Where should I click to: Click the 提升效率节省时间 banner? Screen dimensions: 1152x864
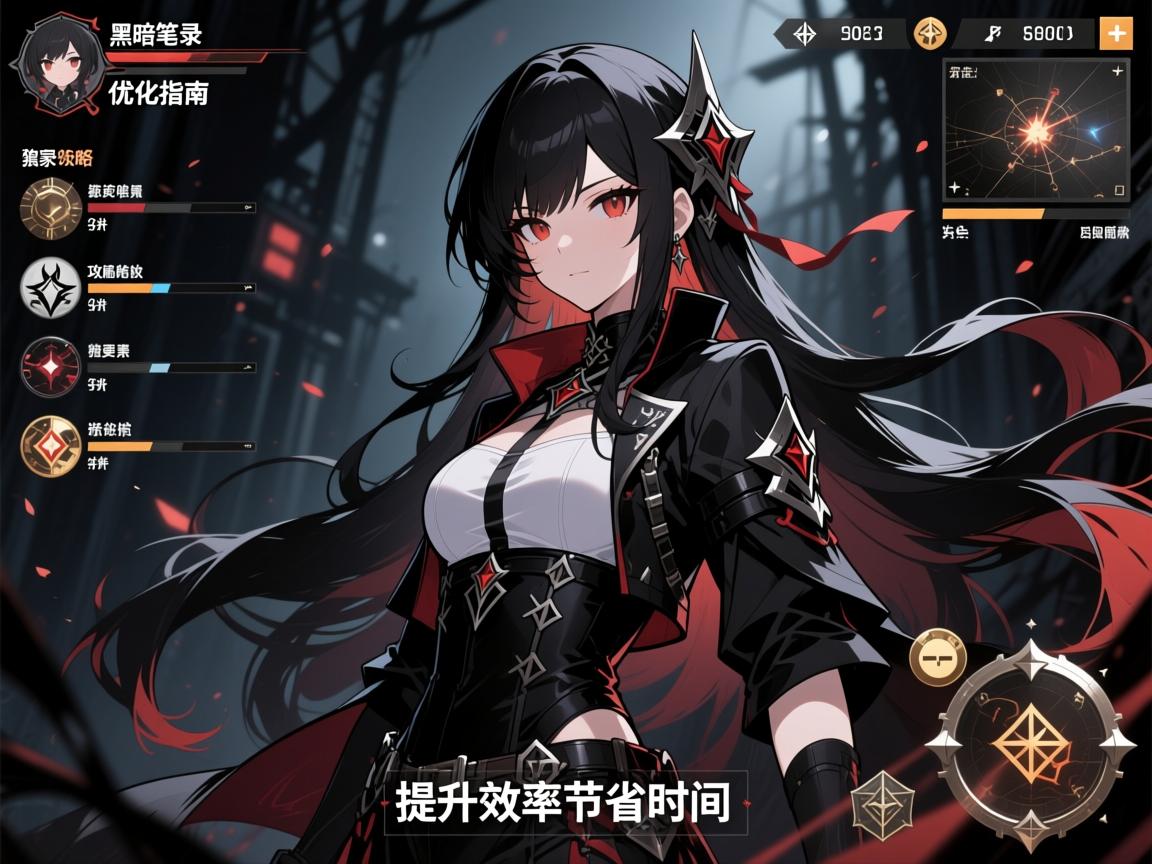tap(562, 802)
